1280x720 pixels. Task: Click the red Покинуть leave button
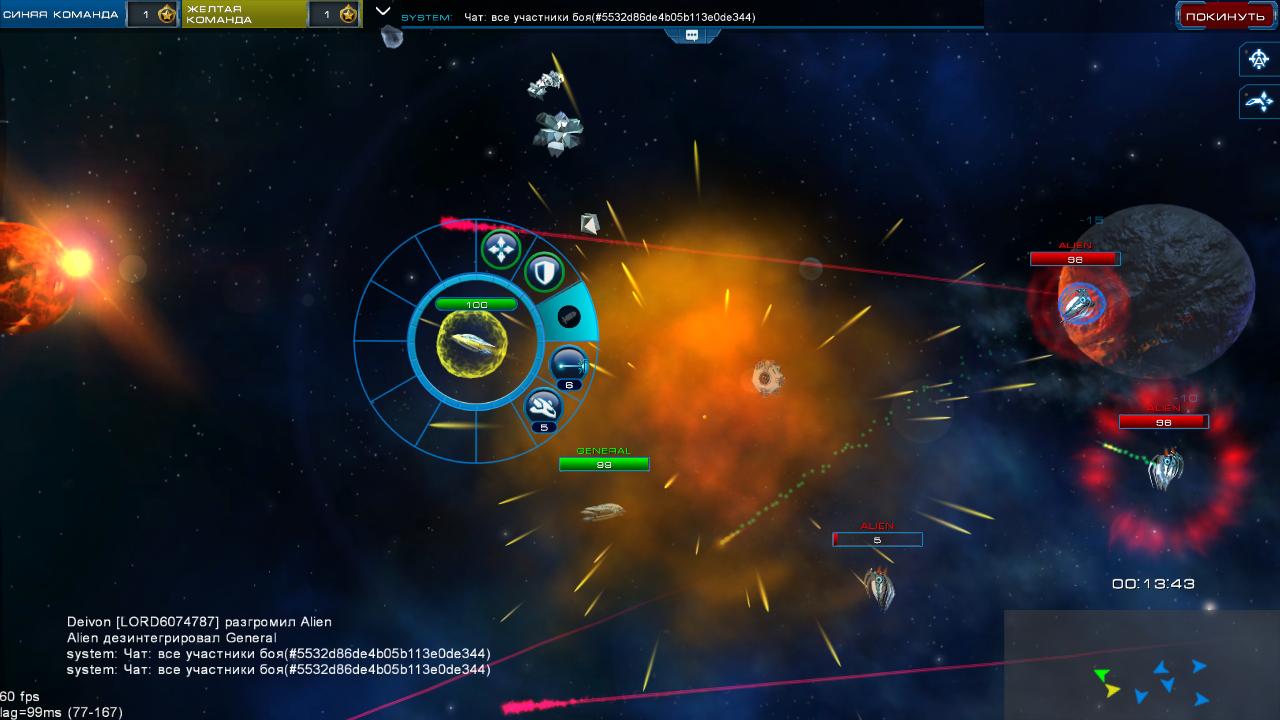coord(1225,16)
